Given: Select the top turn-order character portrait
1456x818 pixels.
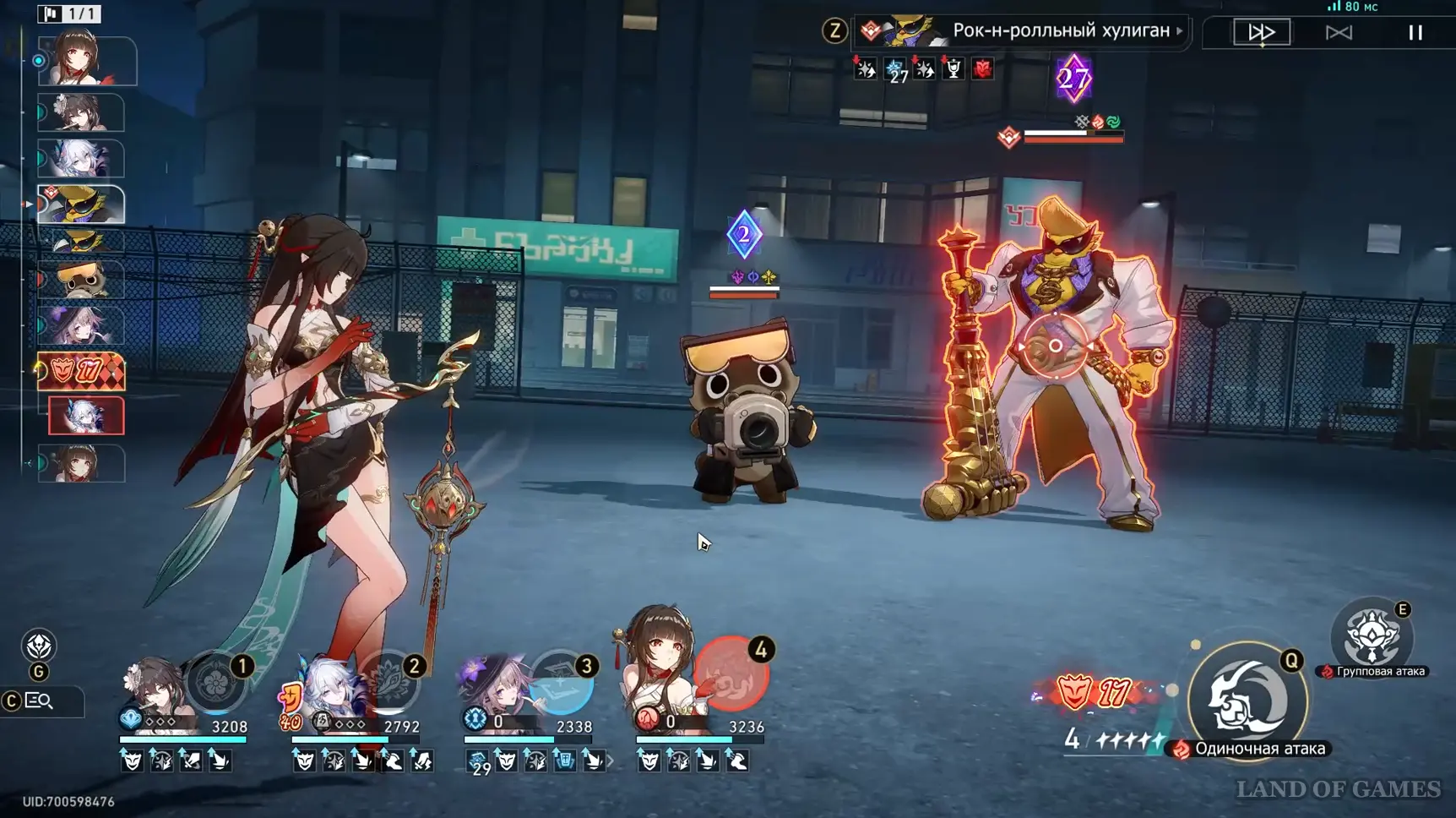Looking at the screenshot, I should click(x=86, y=60).
